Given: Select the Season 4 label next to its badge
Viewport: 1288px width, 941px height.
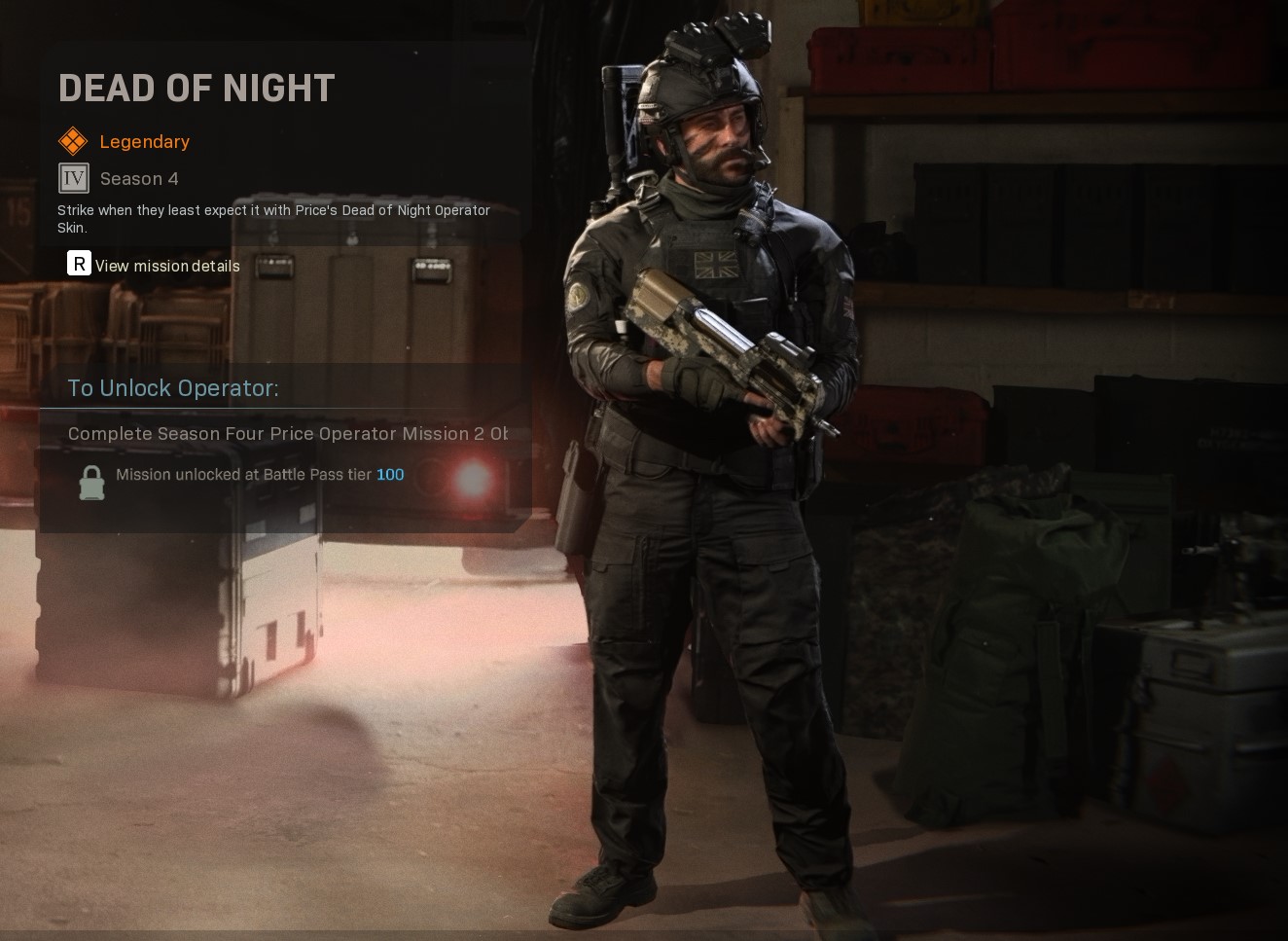Looking at the screenshot, I should pos(139,178).
